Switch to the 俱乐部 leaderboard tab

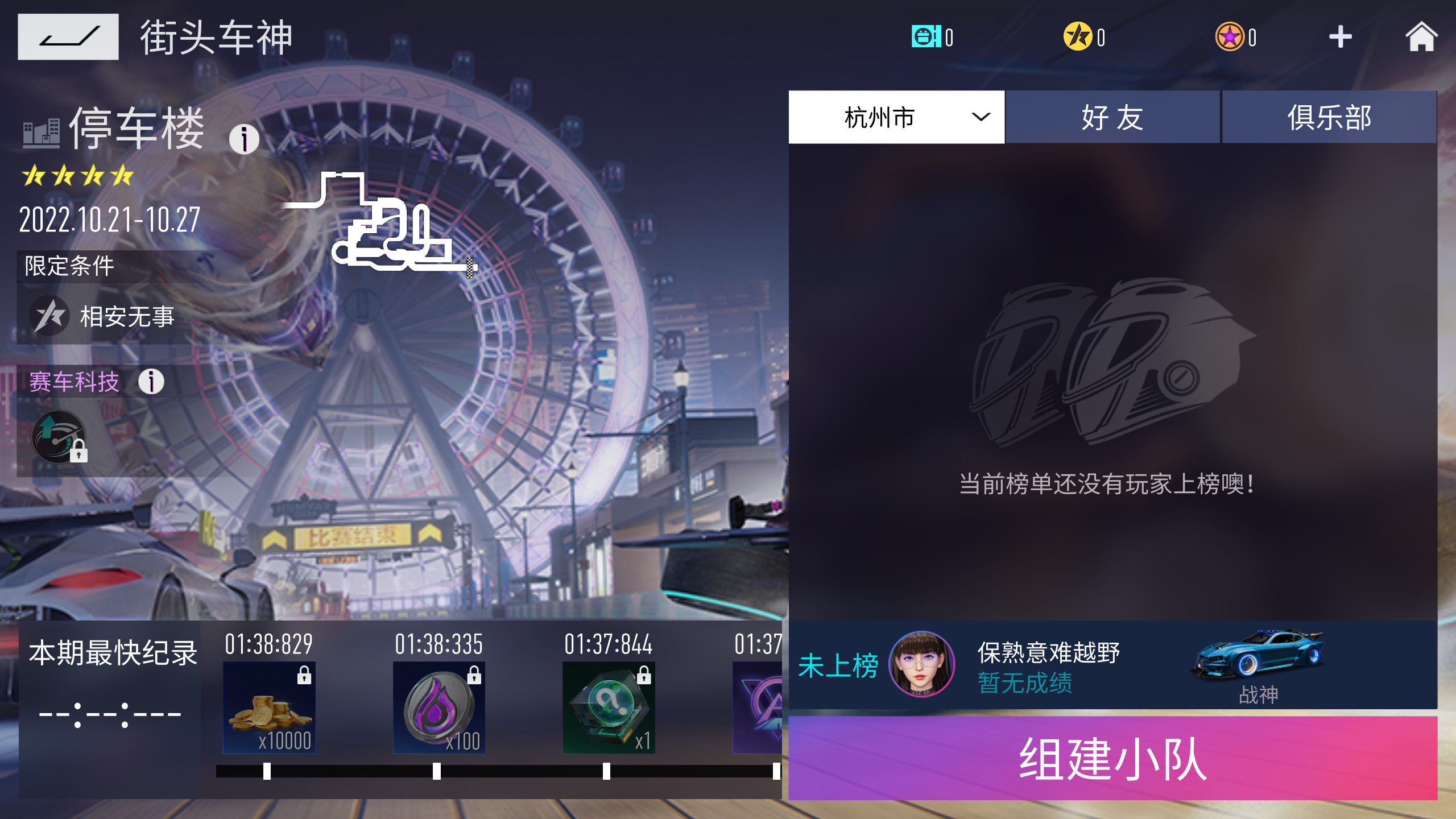coord(1329,117)
